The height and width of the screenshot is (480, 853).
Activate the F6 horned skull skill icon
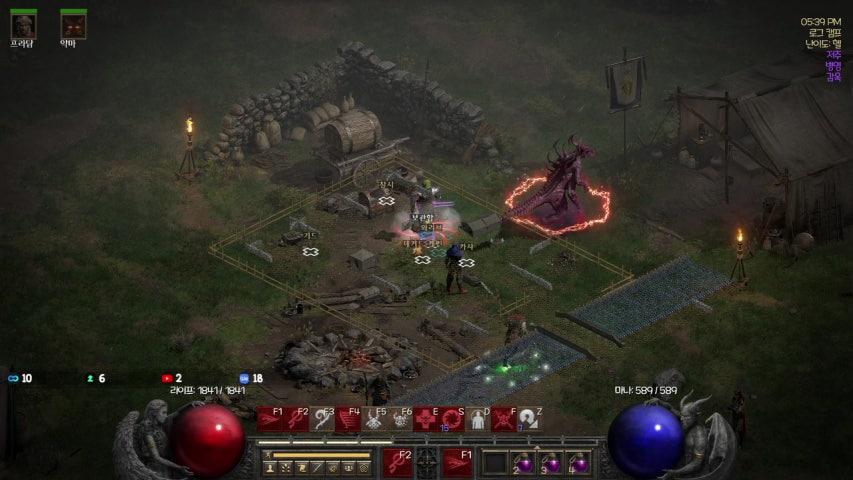point(400,419)
